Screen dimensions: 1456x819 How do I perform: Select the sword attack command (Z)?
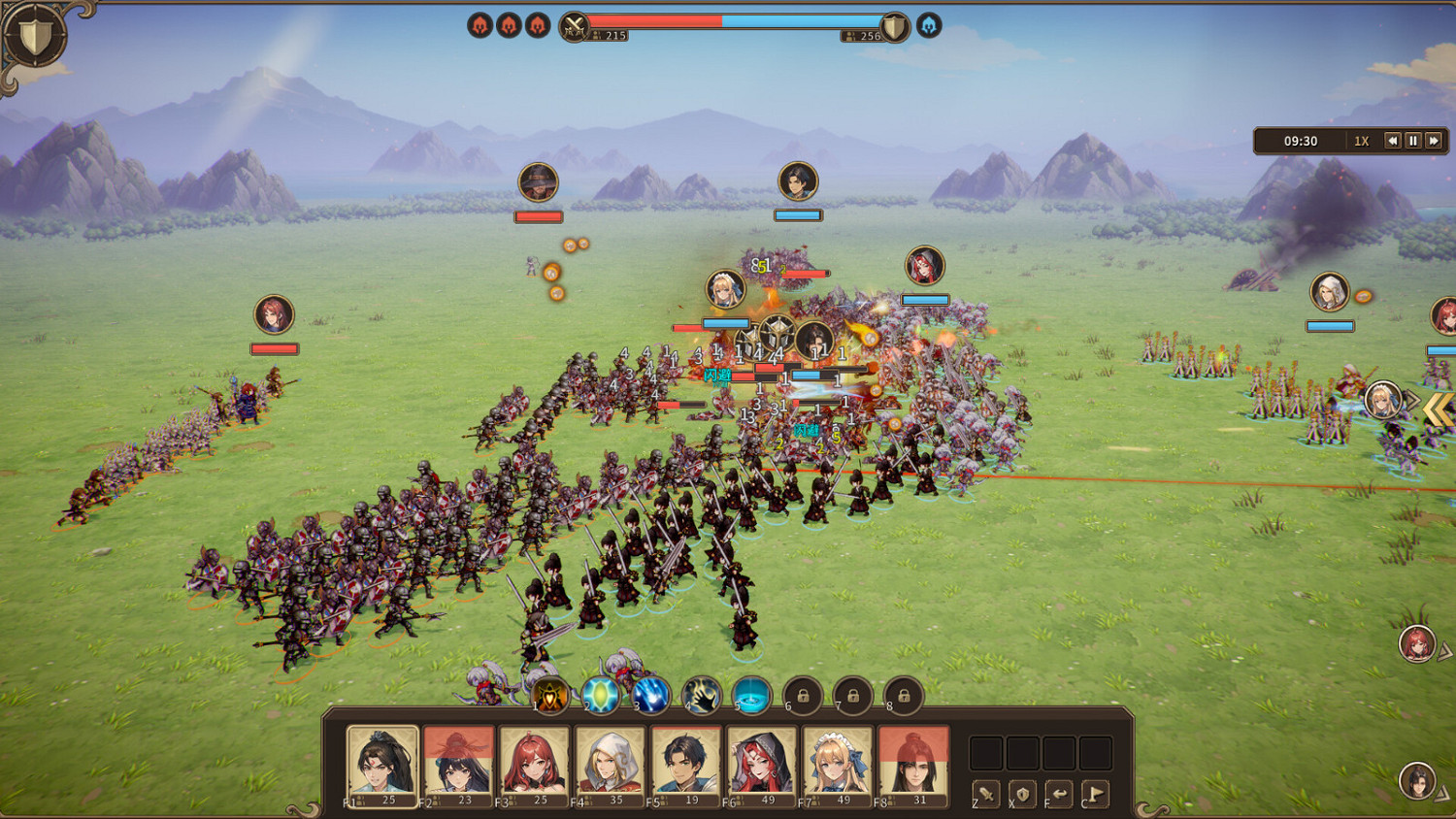tap(985, 796)
